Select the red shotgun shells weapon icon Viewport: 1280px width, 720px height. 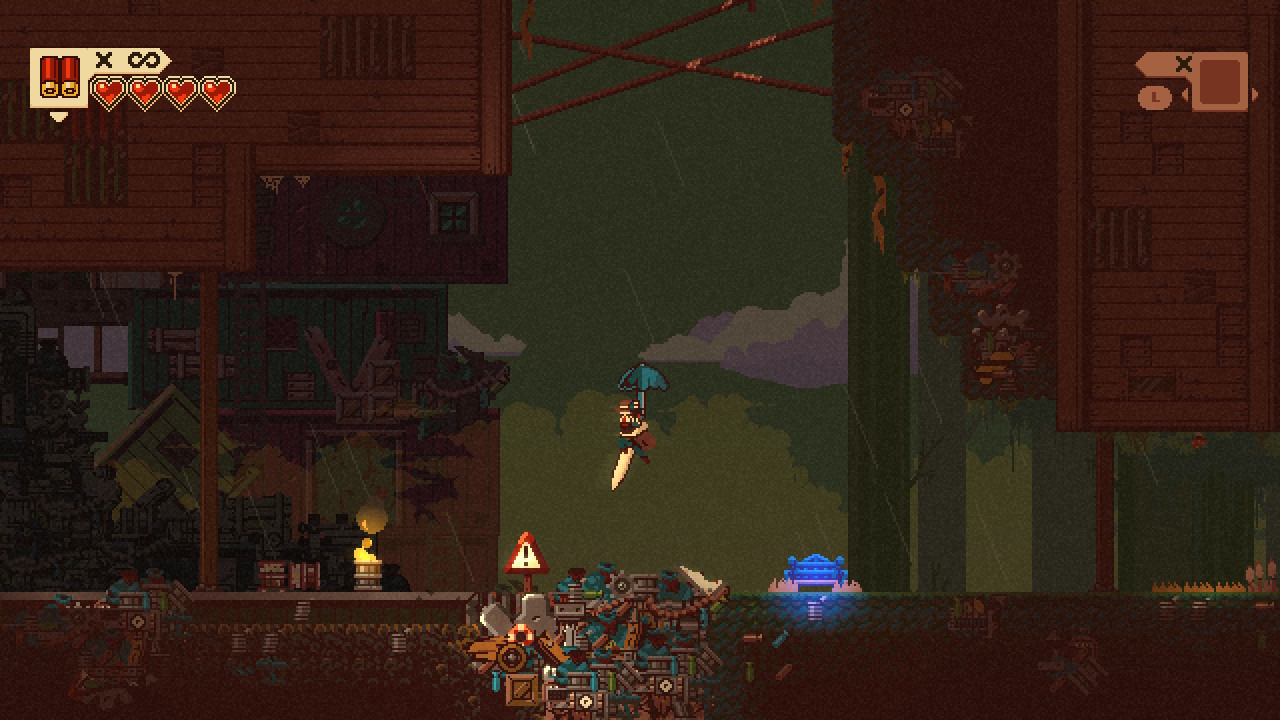(x=59, y=78)
